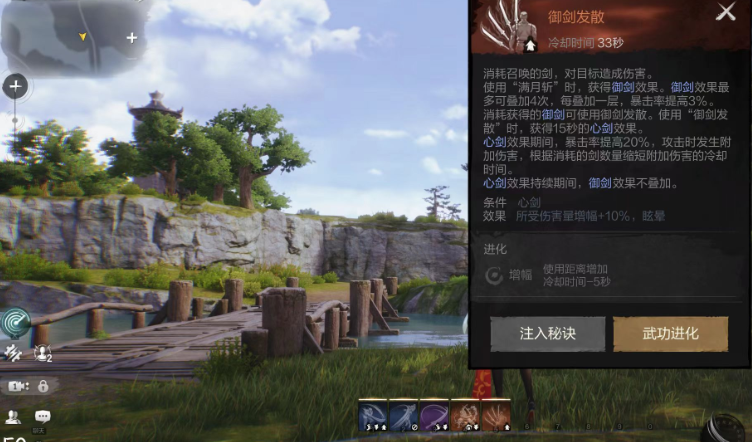Use the purple crescent slash skill
The width and height of the screenshot is (752, 442).
pos(434,416)
